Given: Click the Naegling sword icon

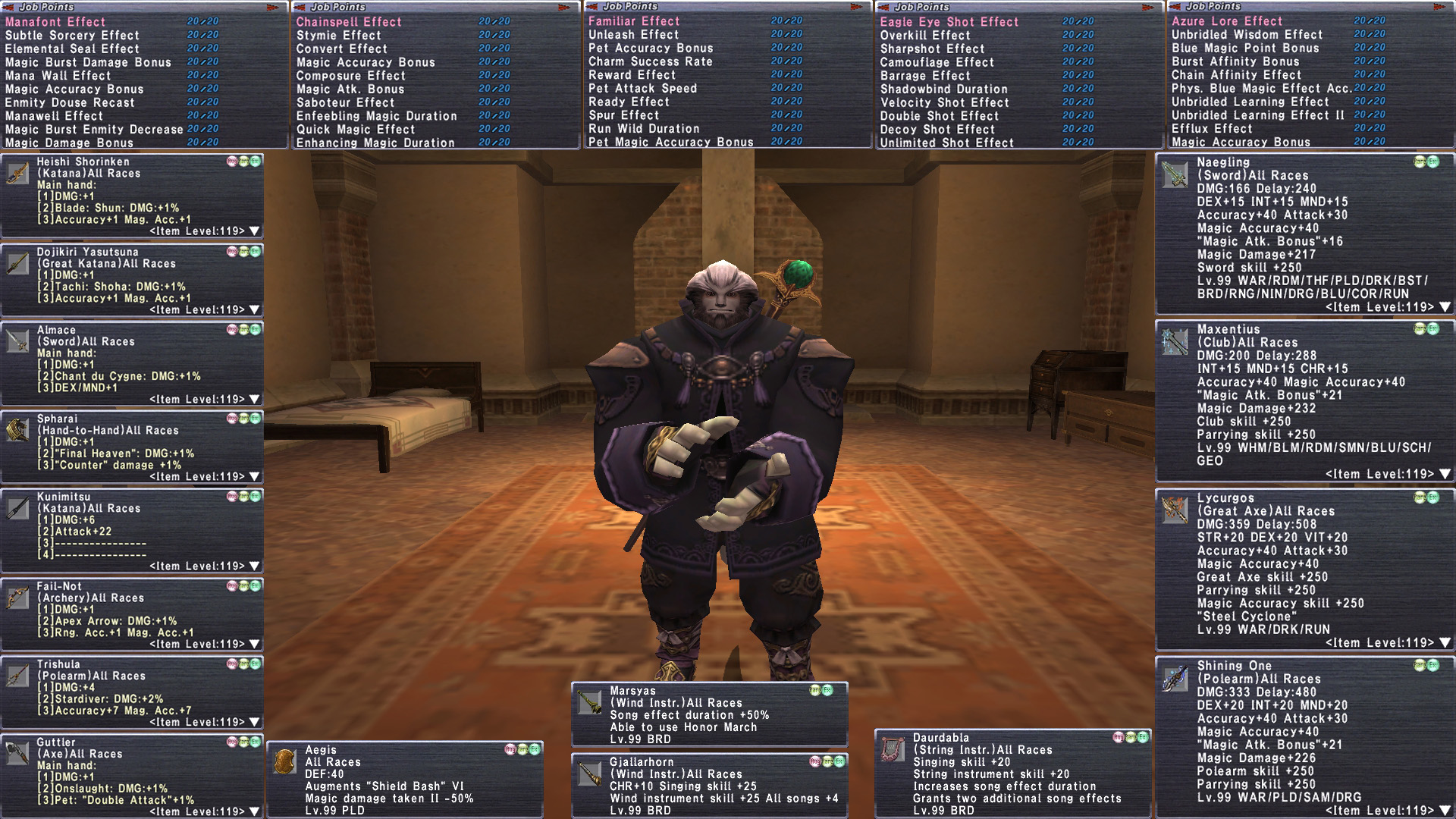Looking at the screenshot, I should coord(1175,175).
